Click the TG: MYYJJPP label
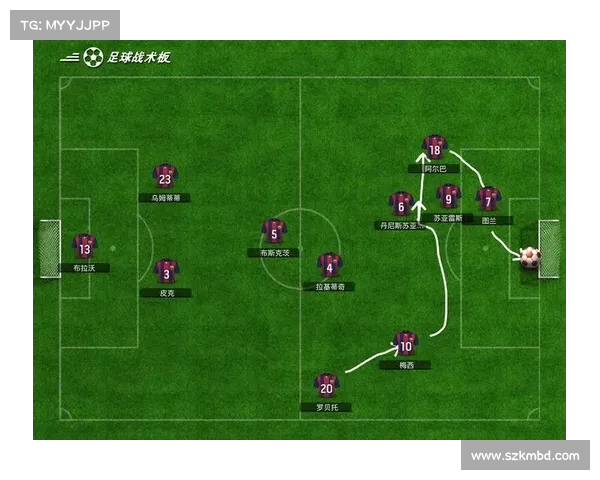 pos(65,25)
